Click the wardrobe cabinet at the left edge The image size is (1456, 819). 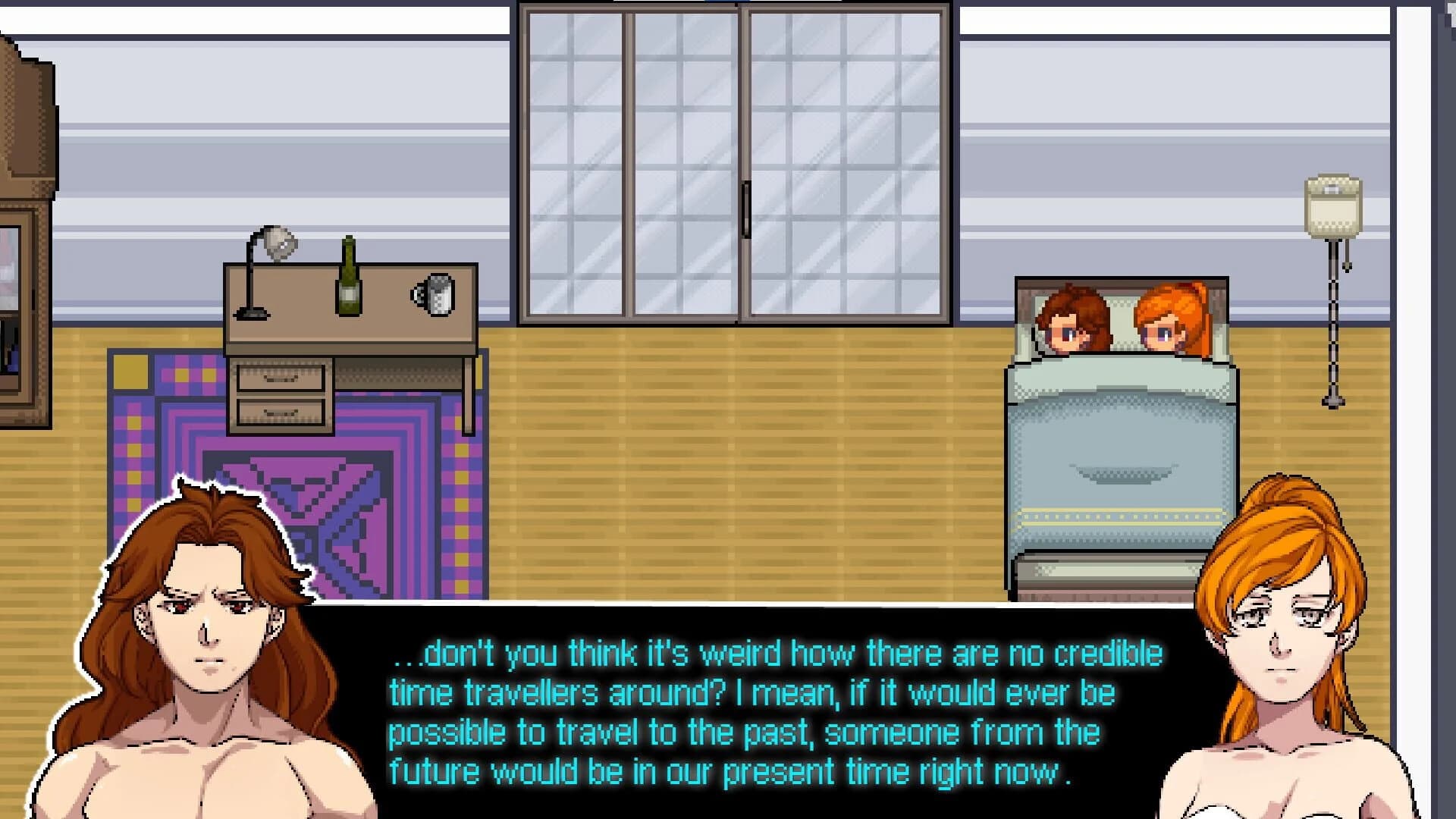(x=23, y=227)
